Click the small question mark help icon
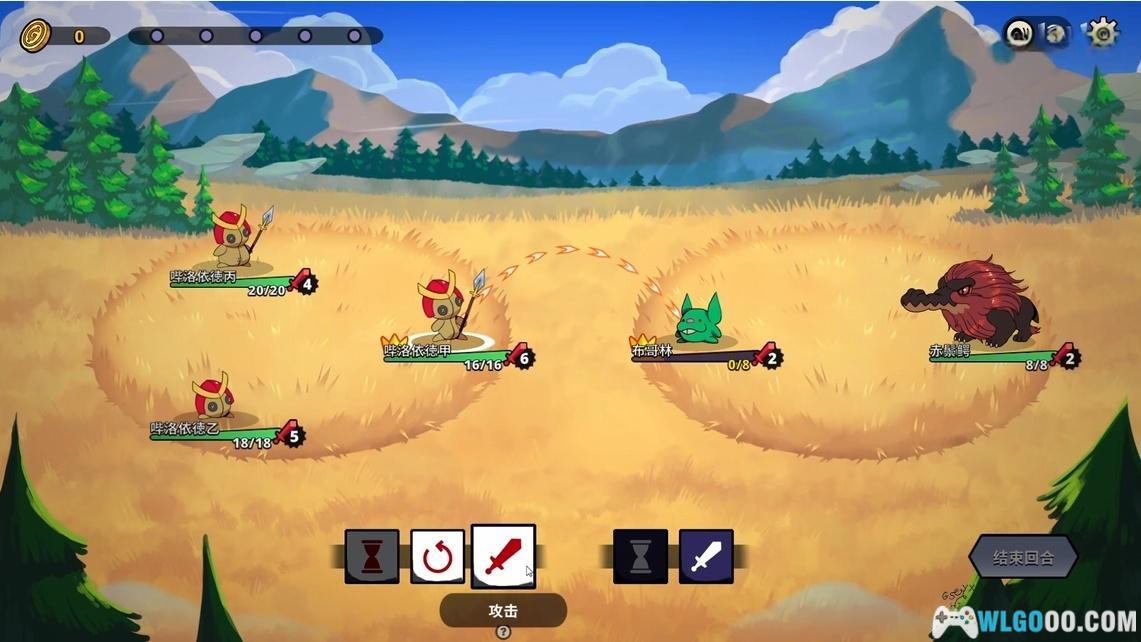 point(503,632)
